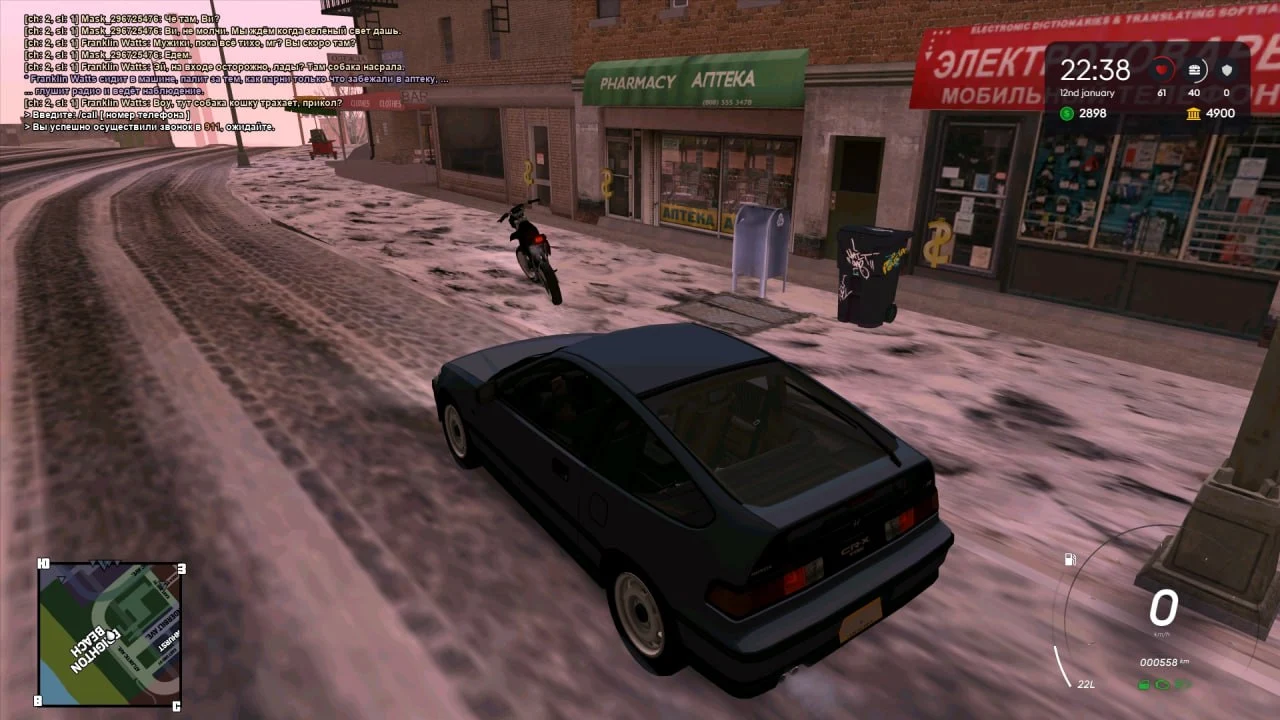The image size is (1280, 720).
Task: Click the Brighton Beach minimap
Action: pyautogui.click(x=109, y=634)
